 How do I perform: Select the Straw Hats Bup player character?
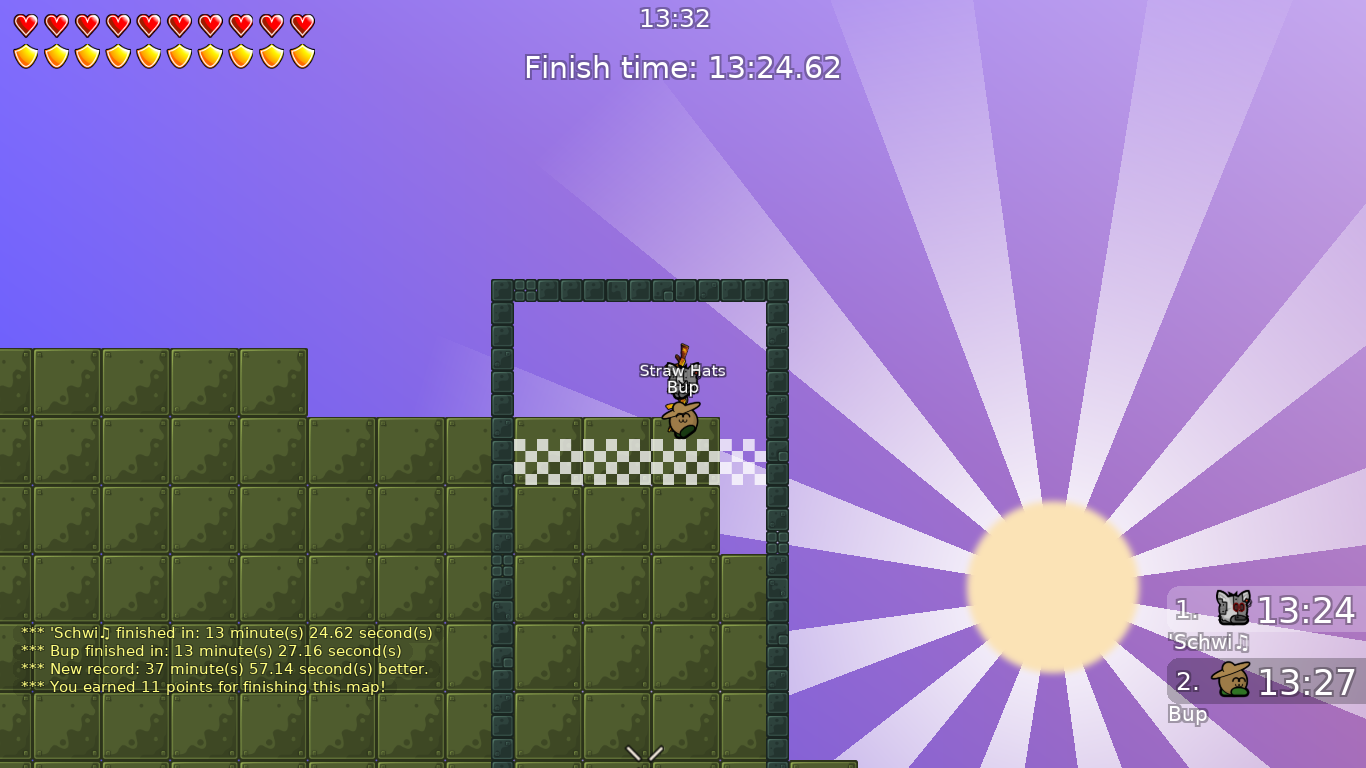681,415
